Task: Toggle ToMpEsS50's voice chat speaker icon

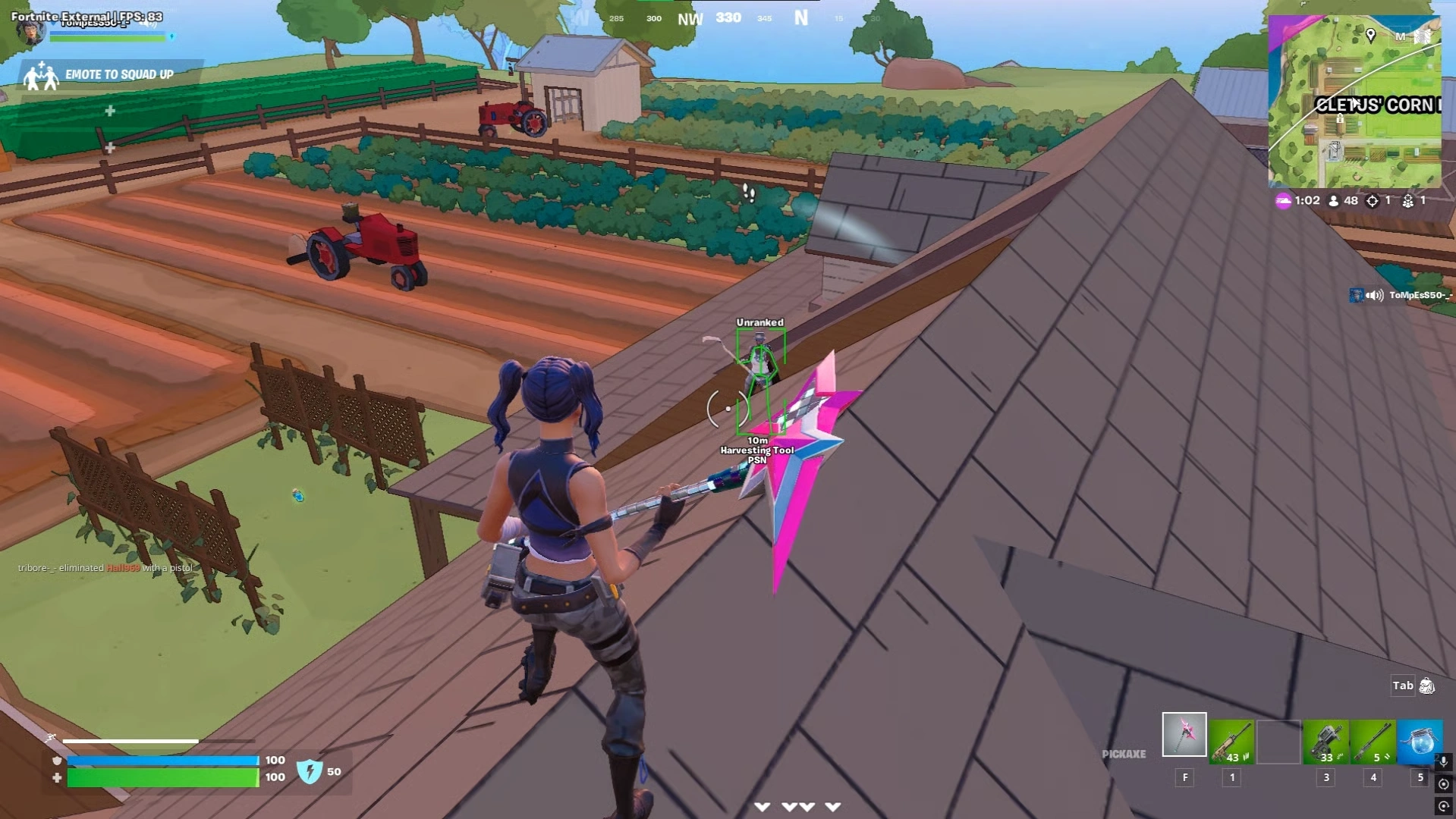Action: click(x=1373, y=294)
